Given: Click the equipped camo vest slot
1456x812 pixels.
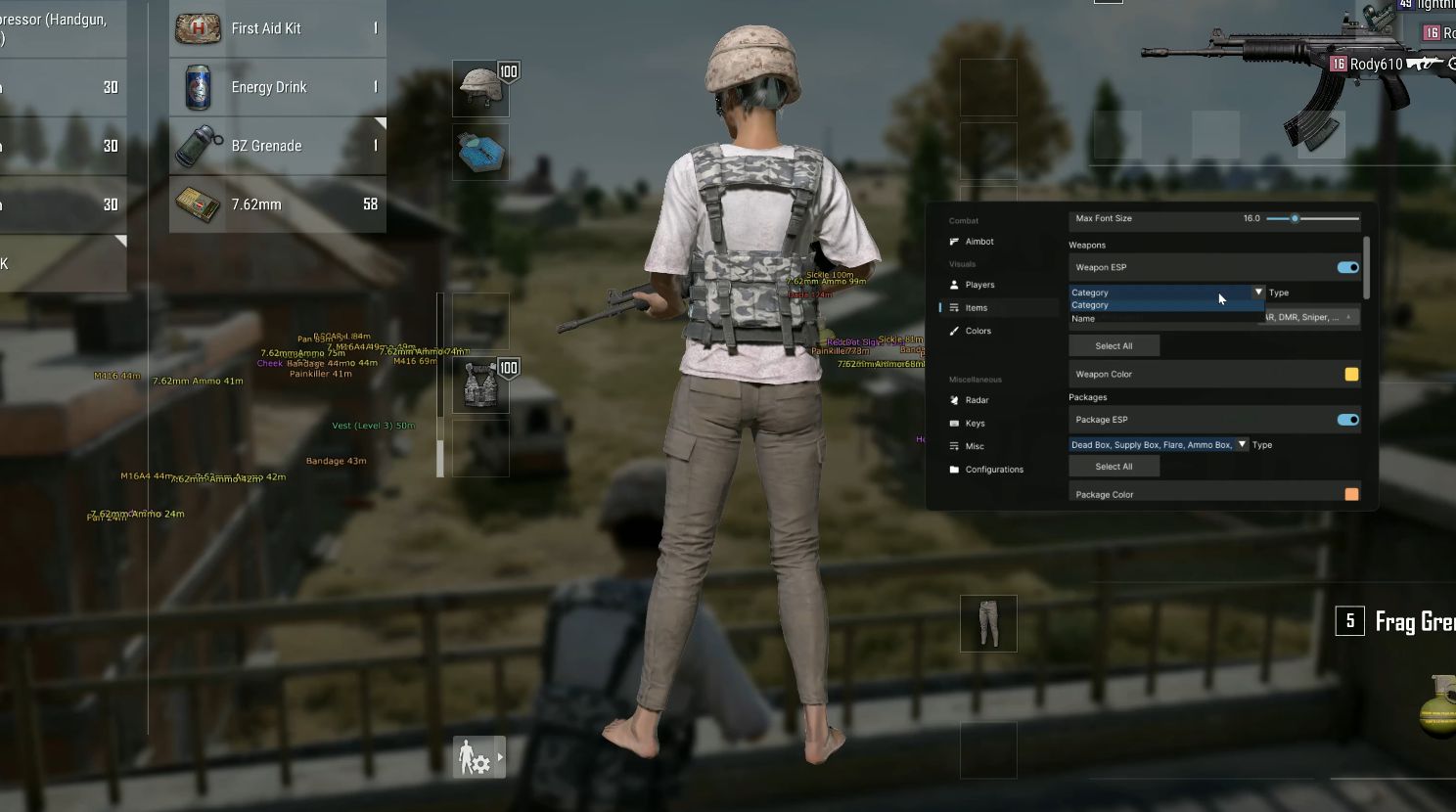Looking at the screenshot, I should tap(480, 384).
